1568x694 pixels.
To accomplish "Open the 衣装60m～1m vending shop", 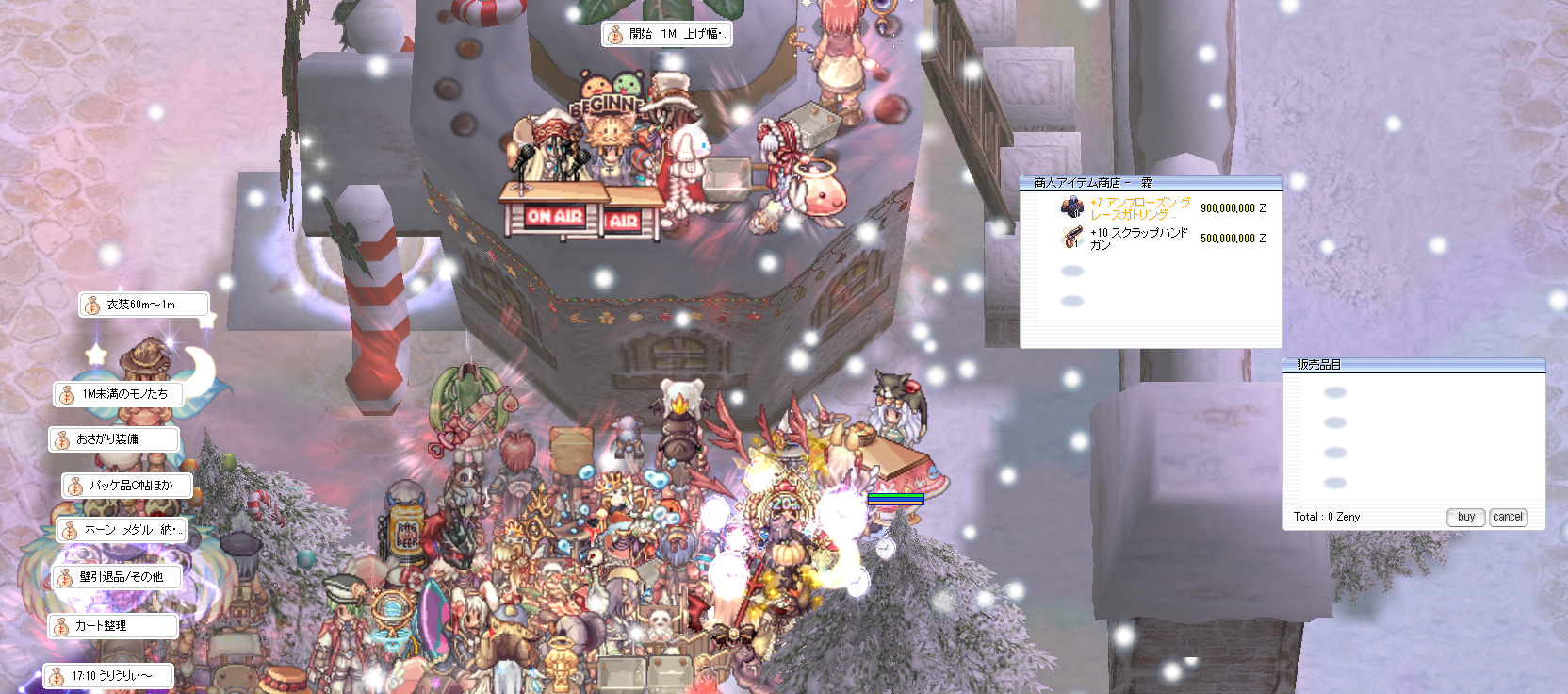I will pyautogui.click(x=141, y=305).
